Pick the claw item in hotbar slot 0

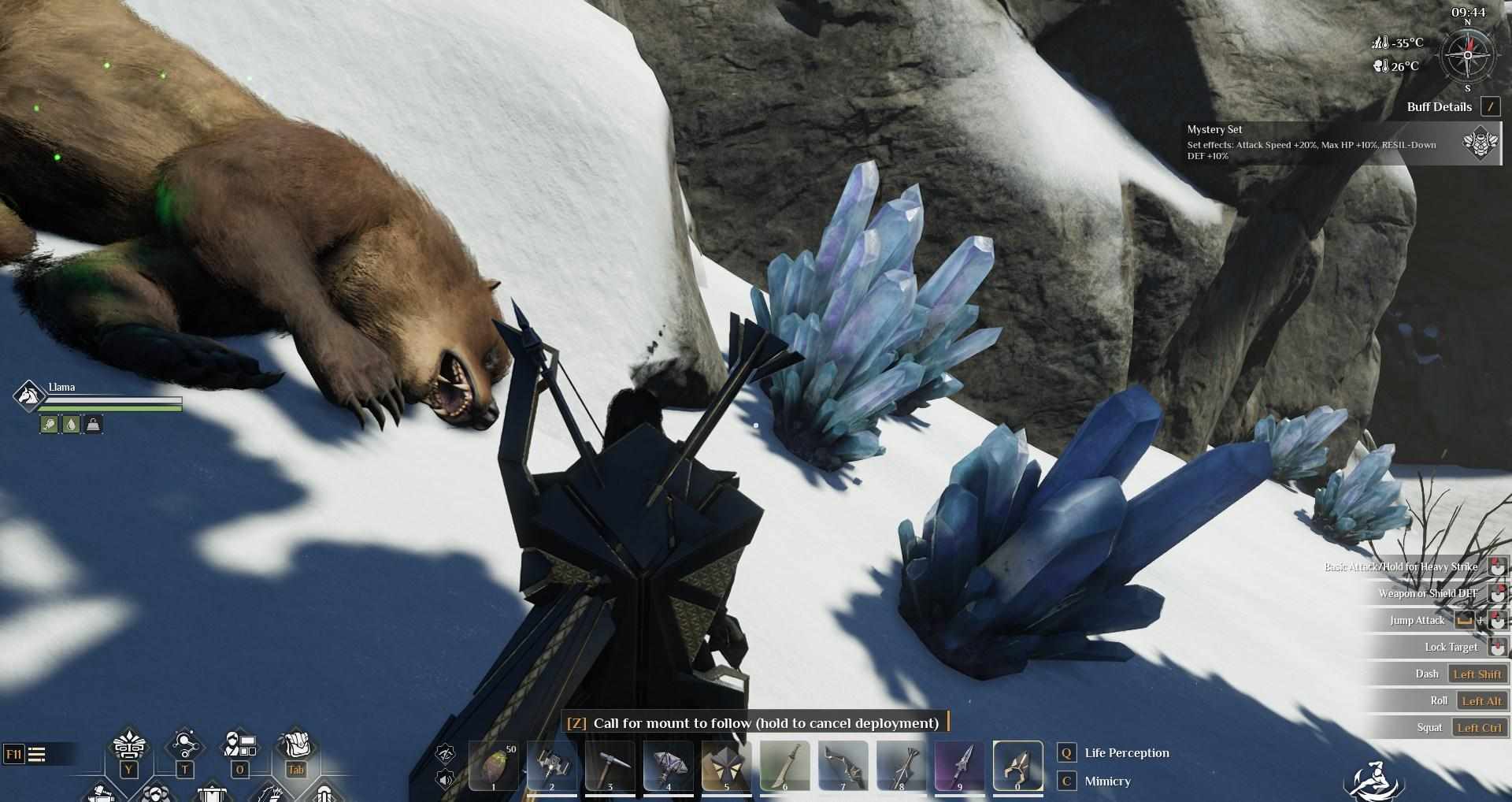point(1017,765)
